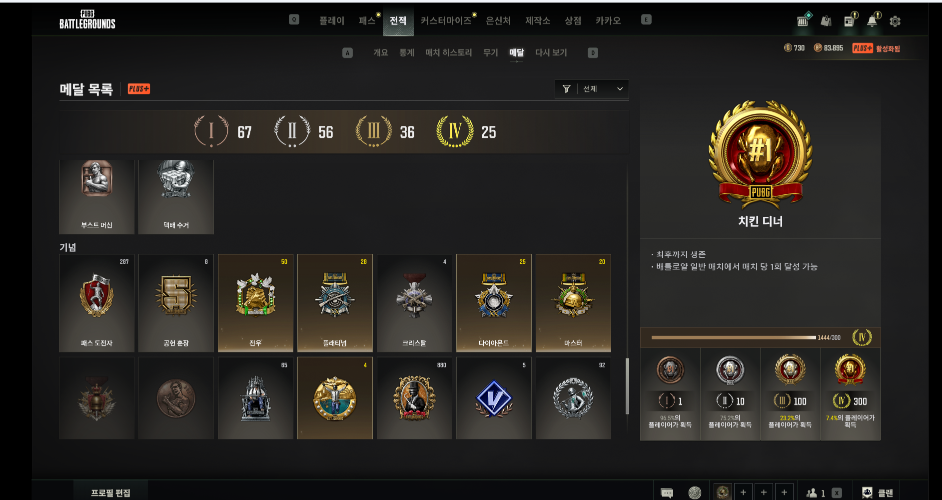942x500 pixels.
Task: Select the 마스터 (Master) helmet medal
Action: coord(572,302)
